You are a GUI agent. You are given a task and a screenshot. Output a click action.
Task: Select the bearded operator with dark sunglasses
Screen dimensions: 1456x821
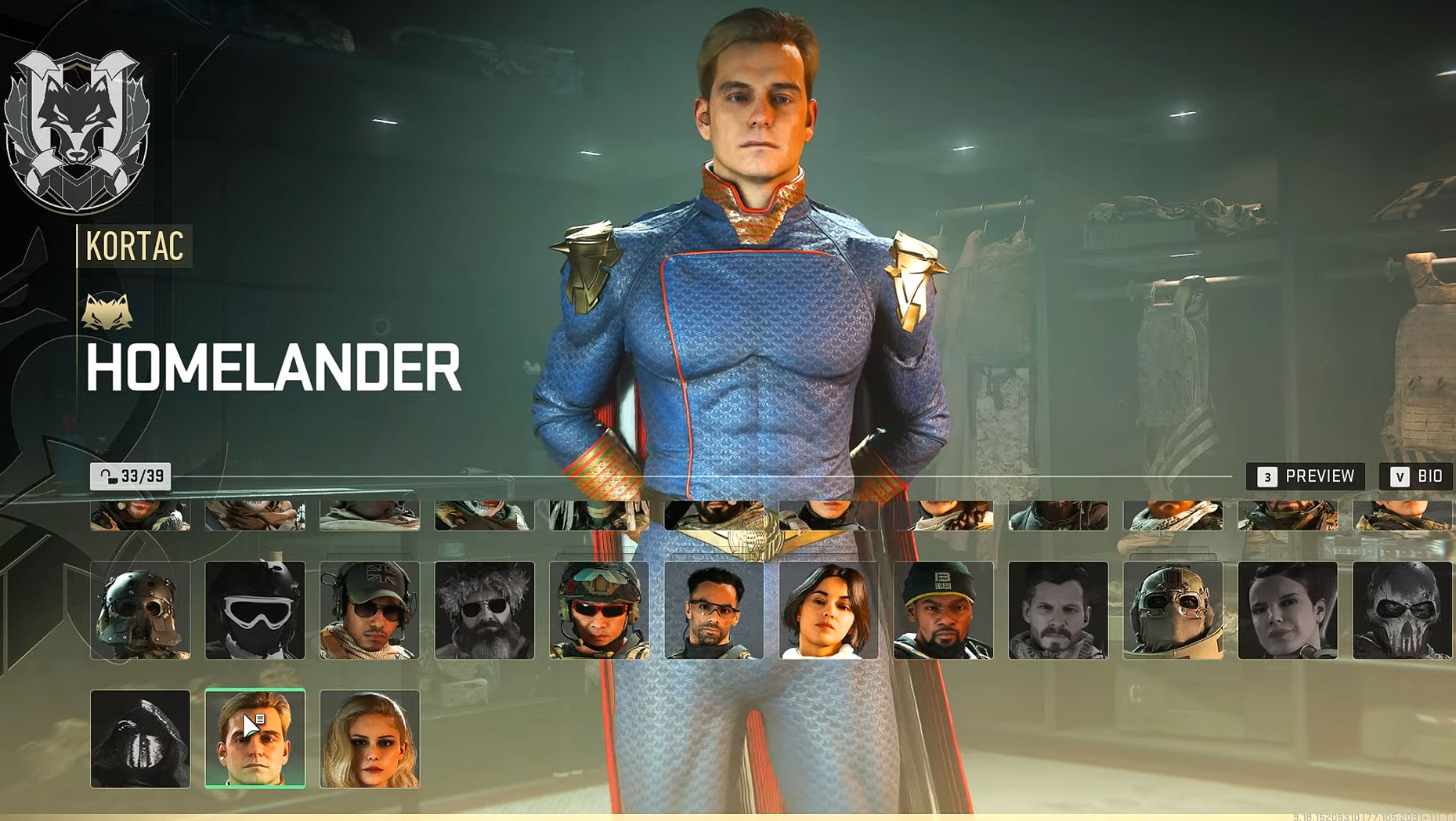coord(484,609)
